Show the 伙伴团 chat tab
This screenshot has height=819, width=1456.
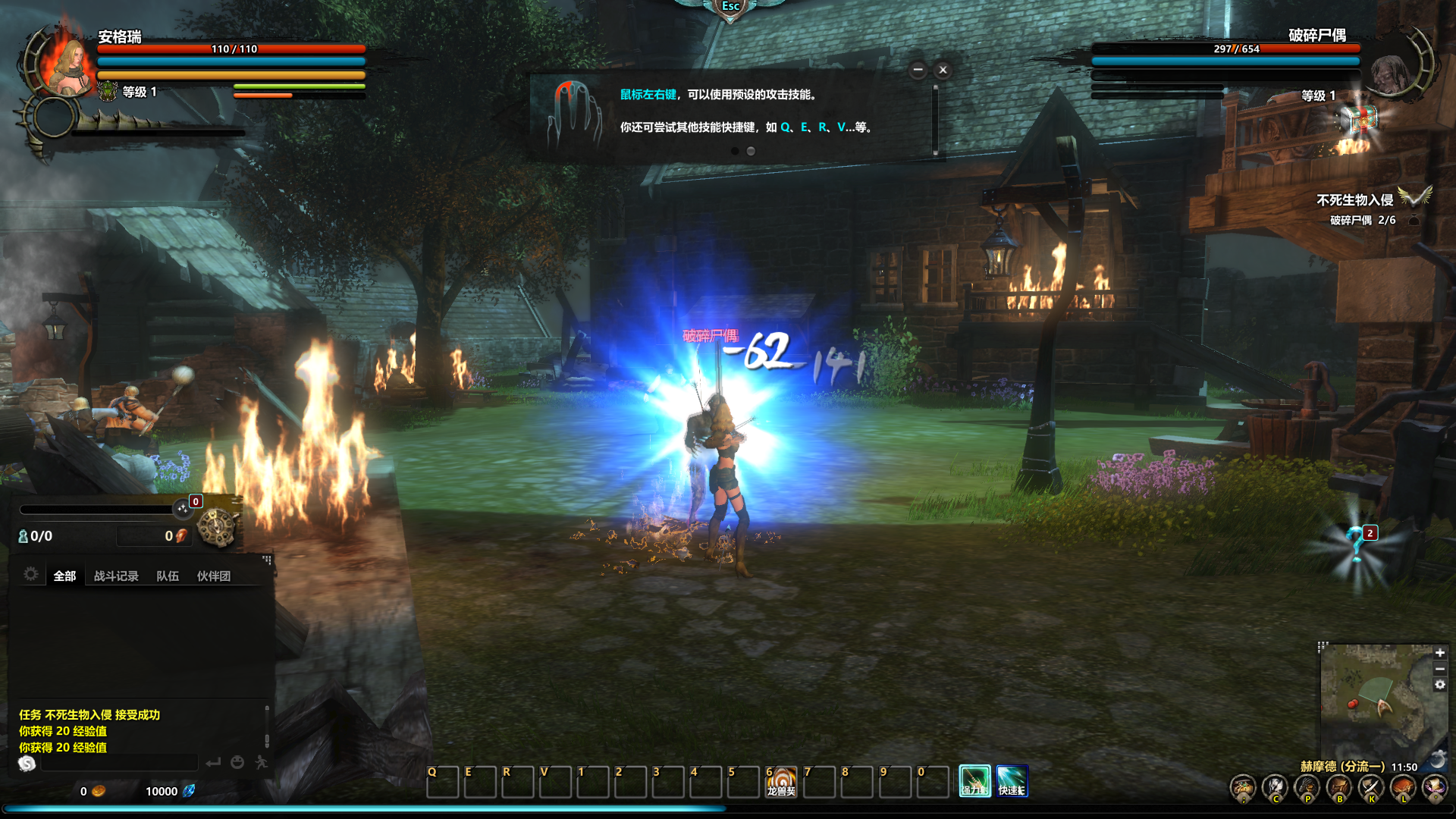[214, 576]
